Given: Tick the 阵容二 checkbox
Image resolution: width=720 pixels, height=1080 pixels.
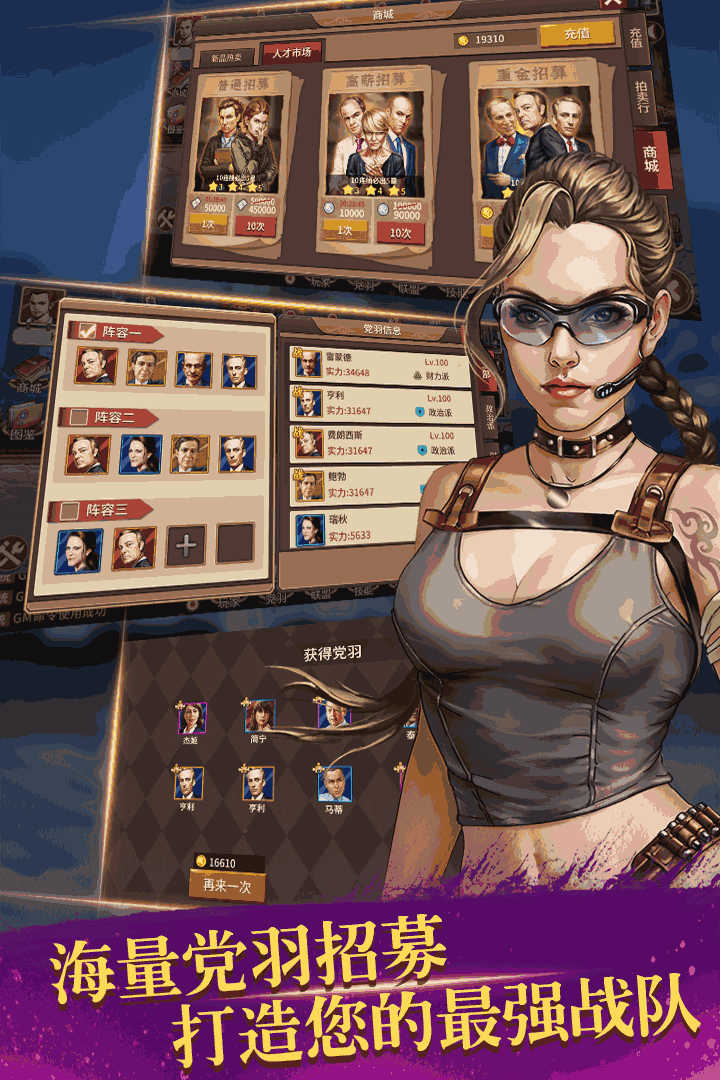Looking at the screenshot, I should point(76,417).
